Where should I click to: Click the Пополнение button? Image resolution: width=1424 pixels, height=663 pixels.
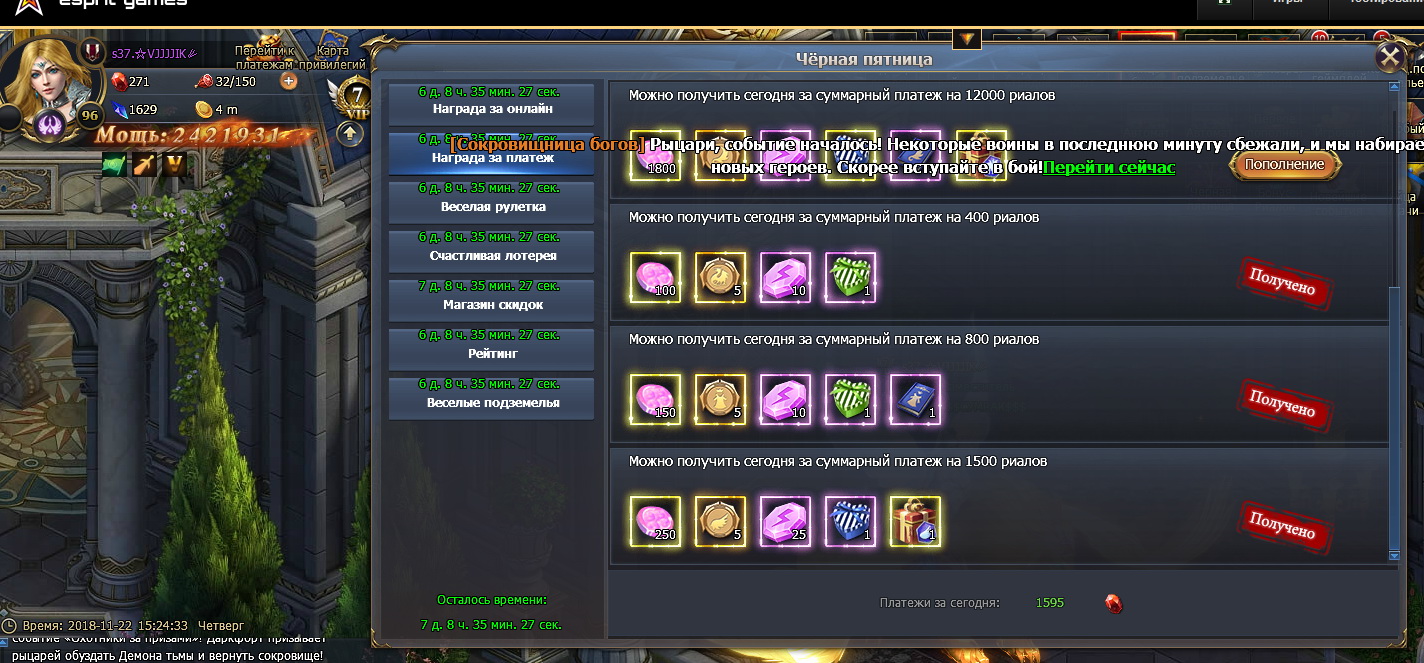(1284, 165)
